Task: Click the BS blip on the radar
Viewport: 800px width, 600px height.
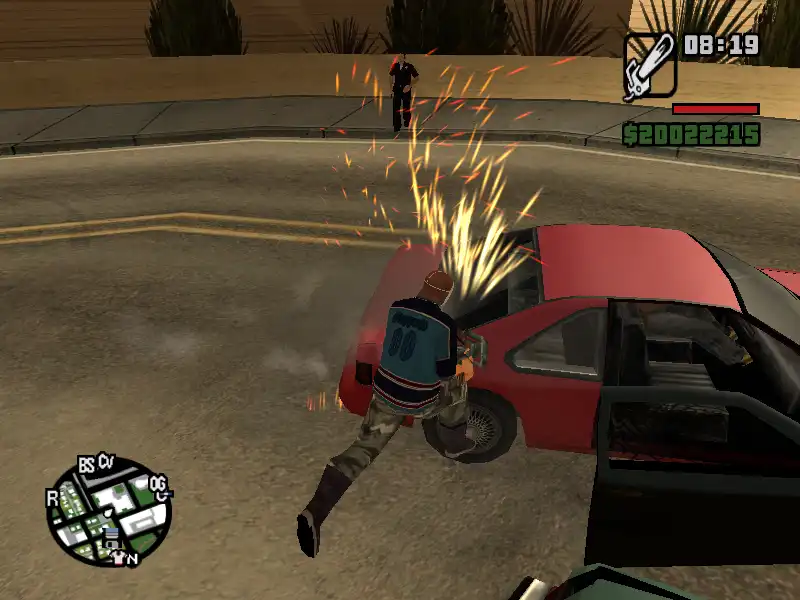Action: [x=86, y=464]
